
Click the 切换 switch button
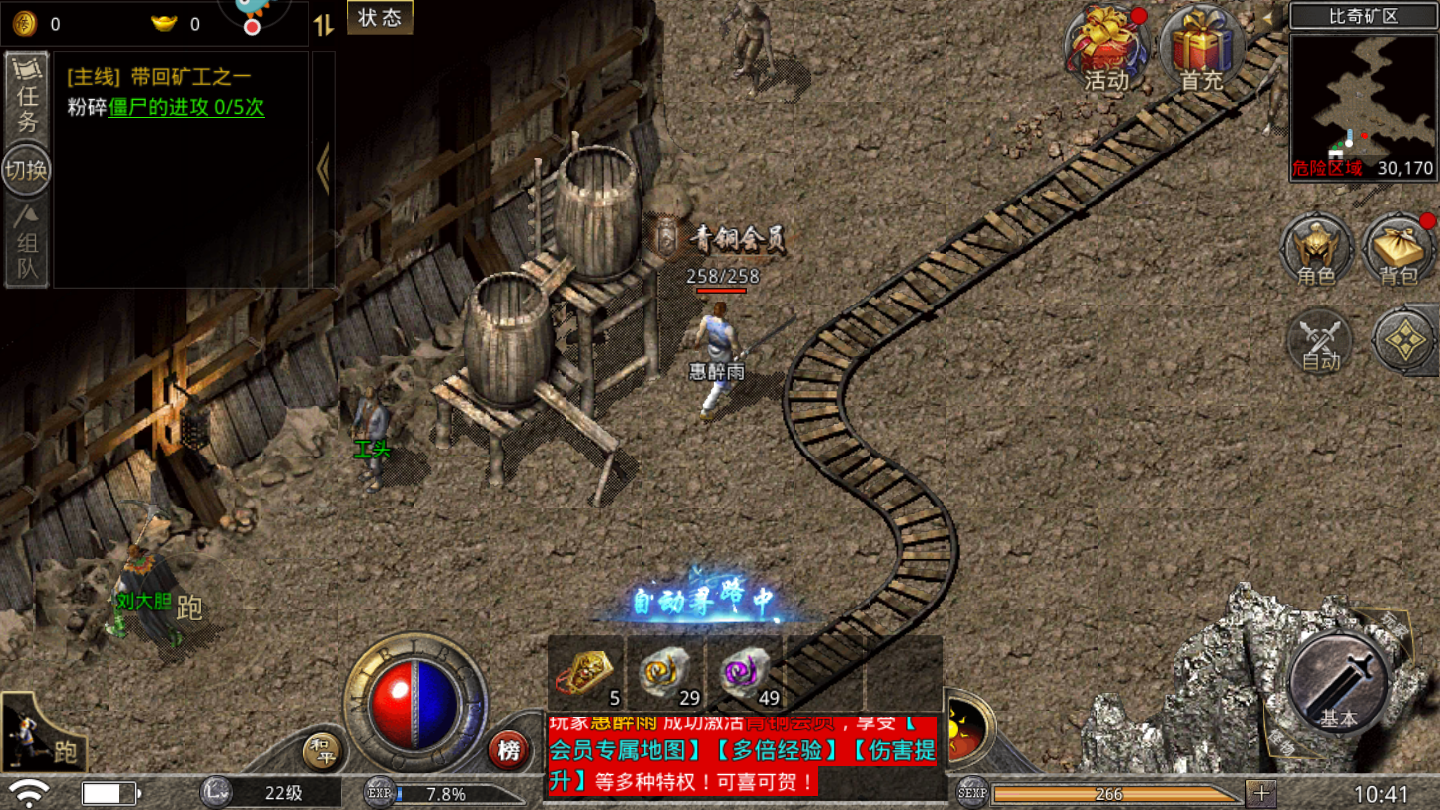pos(26,170)
